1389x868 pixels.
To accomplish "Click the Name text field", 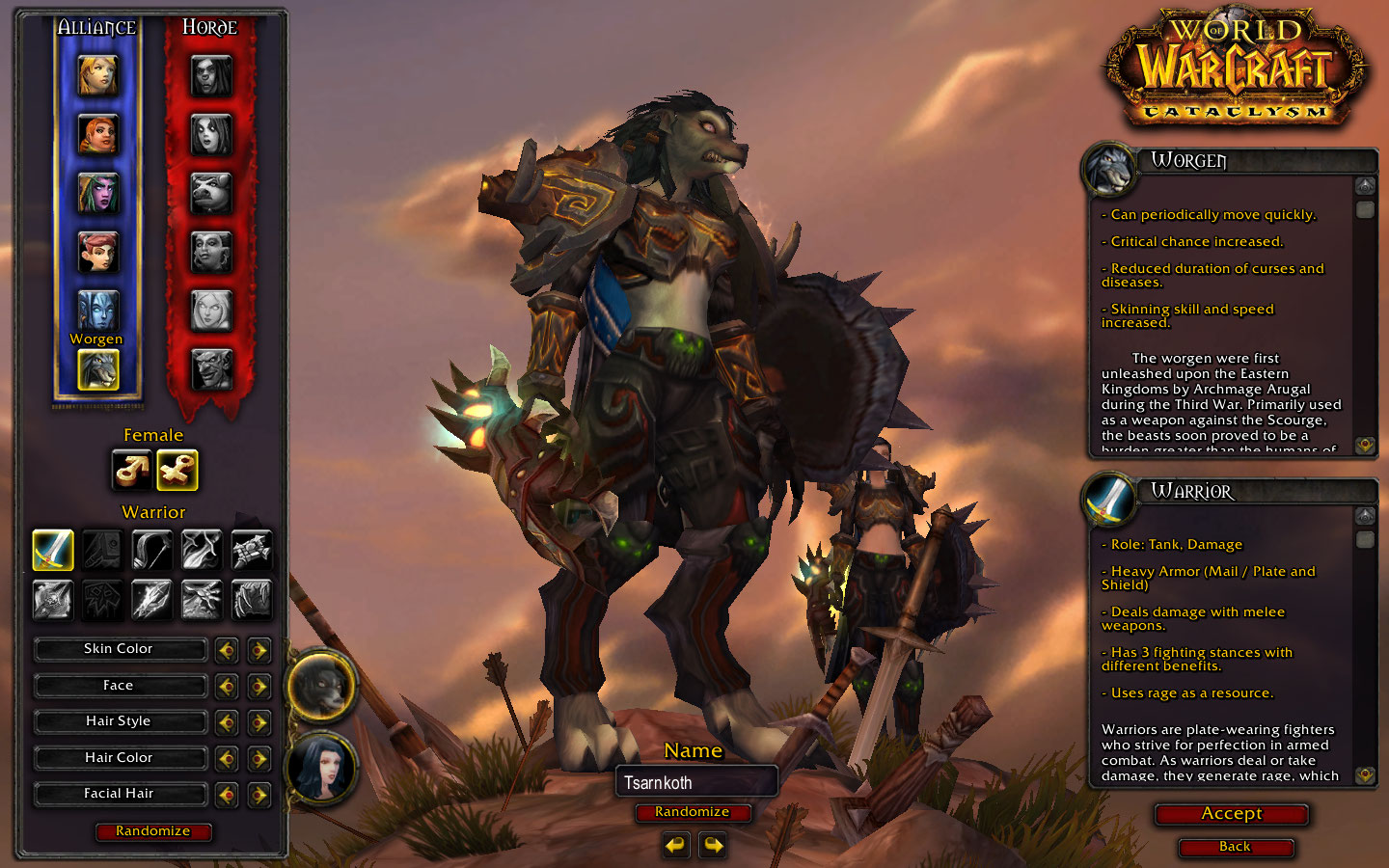I will click(696, 782).
